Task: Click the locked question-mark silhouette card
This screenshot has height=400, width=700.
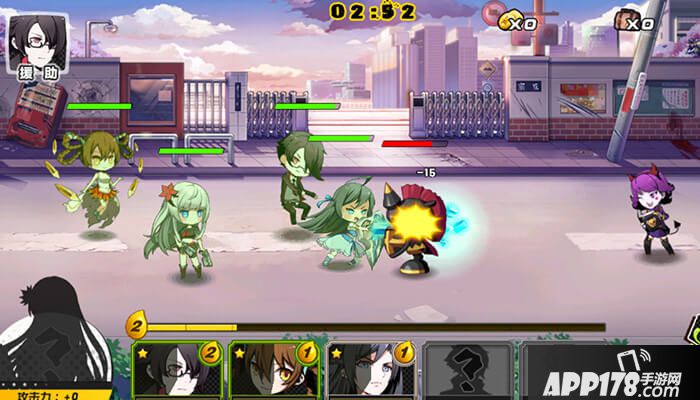Action: (x=468, y=372)
